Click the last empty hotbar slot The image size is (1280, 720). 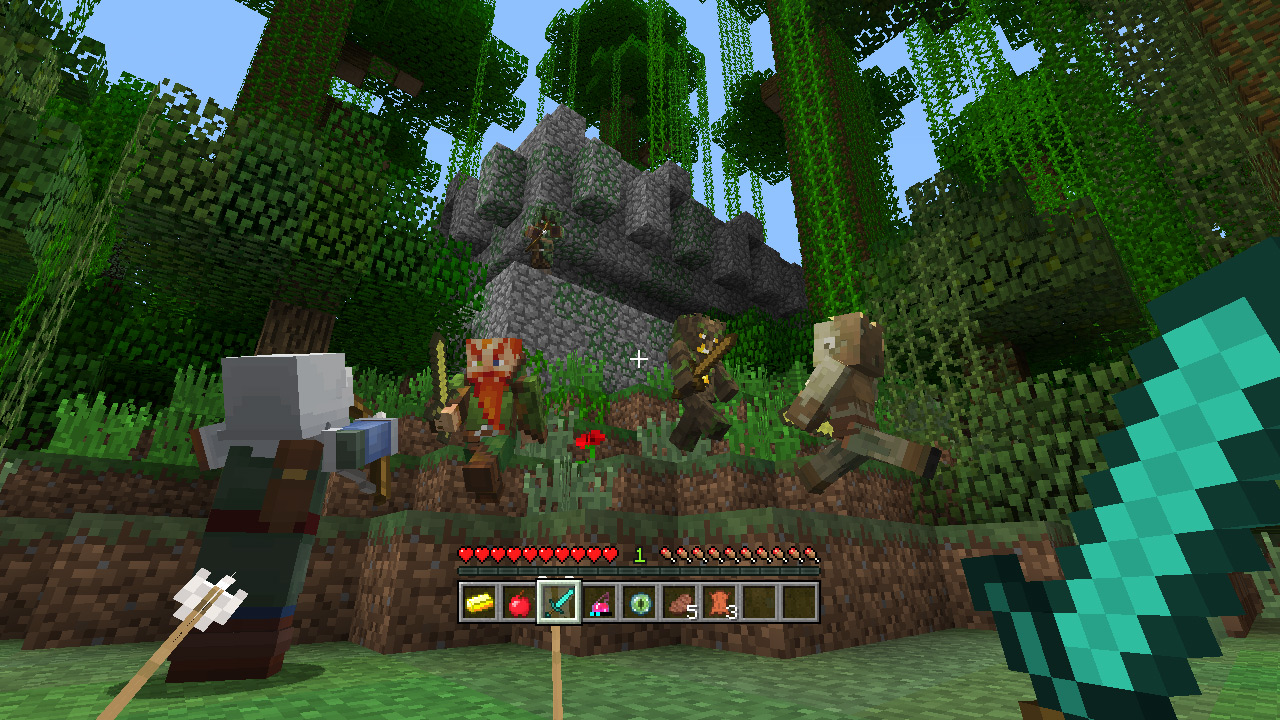(x=800, y=602)
